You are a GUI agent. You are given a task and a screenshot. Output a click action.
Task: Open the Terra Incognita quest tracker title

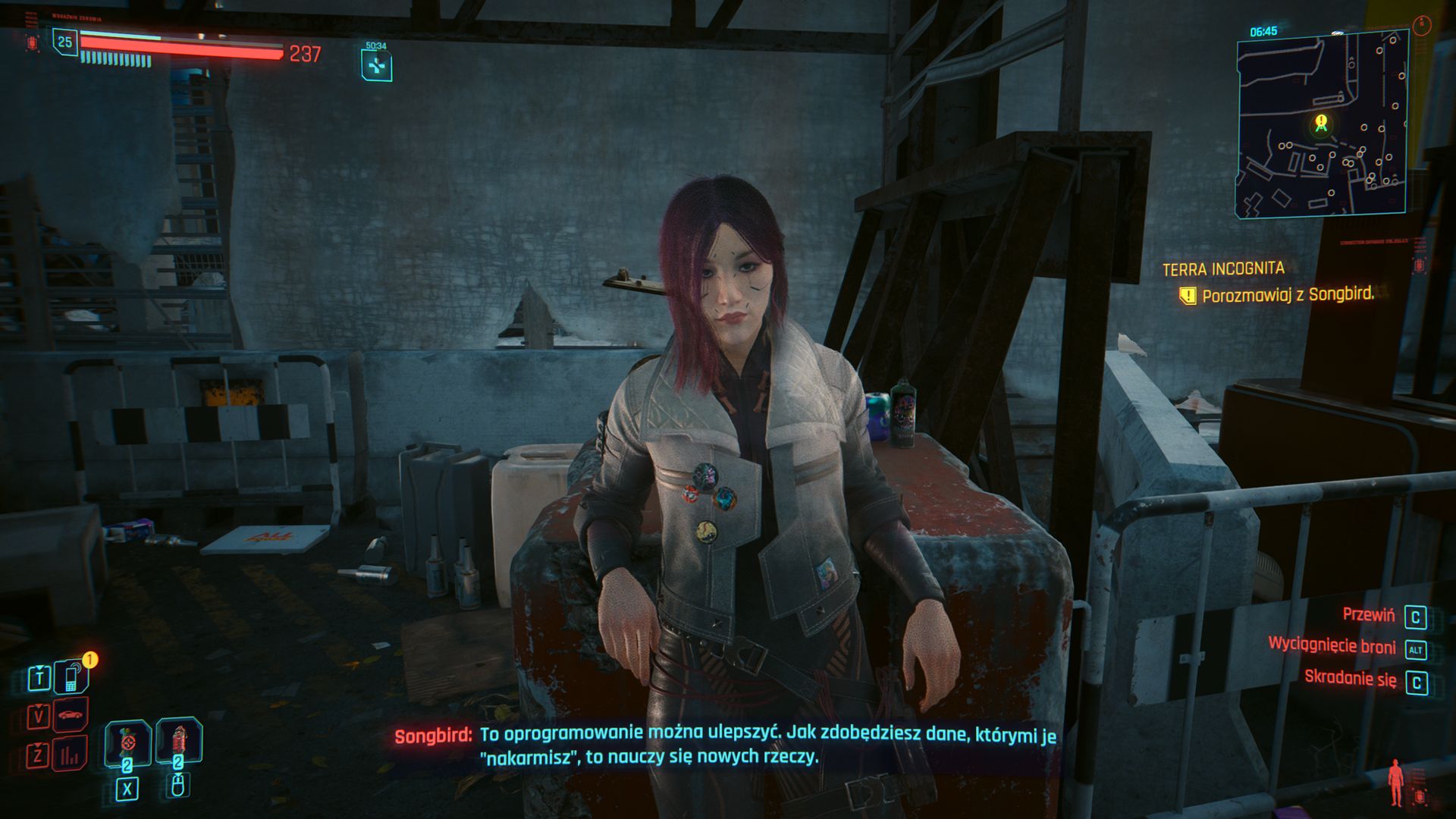point(1223,268)
